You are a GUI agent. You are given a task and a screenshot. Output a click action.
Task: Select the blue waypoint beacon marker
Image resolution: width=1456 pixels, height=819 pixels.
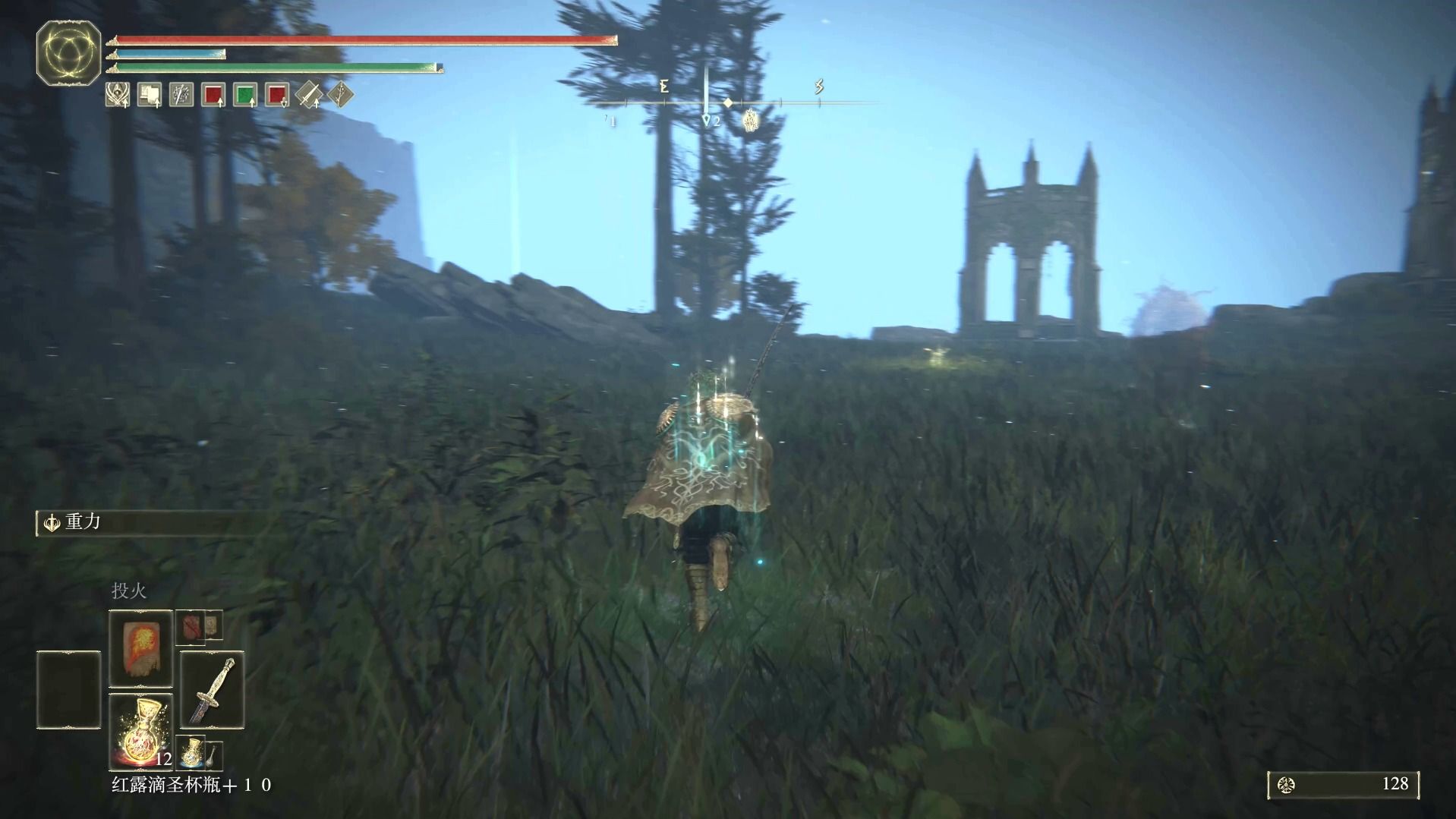pyautogui.click(x=707, y=120)
